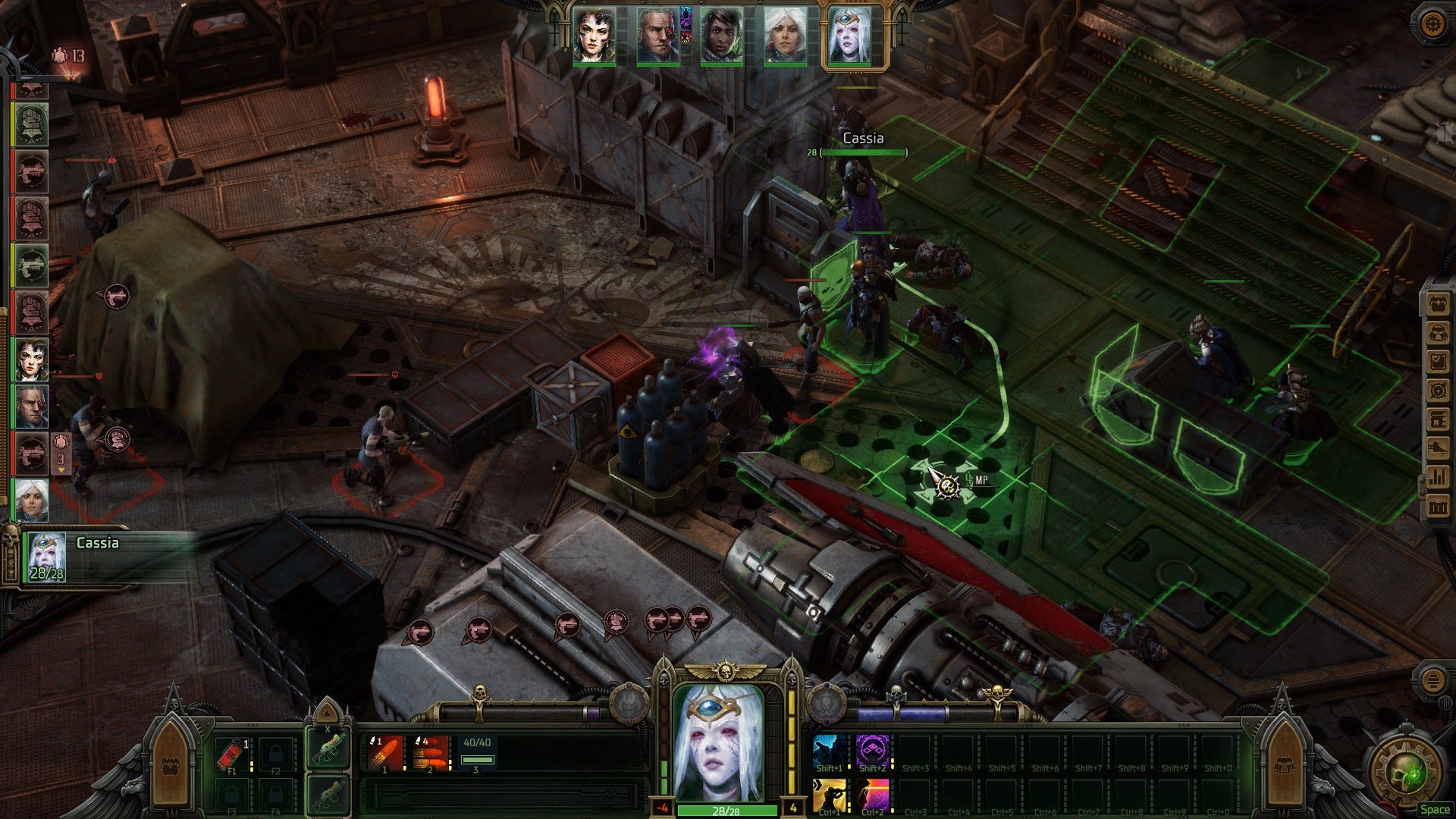Screen dimensions: 1456x819
Task: Select Cassia's portrait in the party bar
Action: point(849,36)
